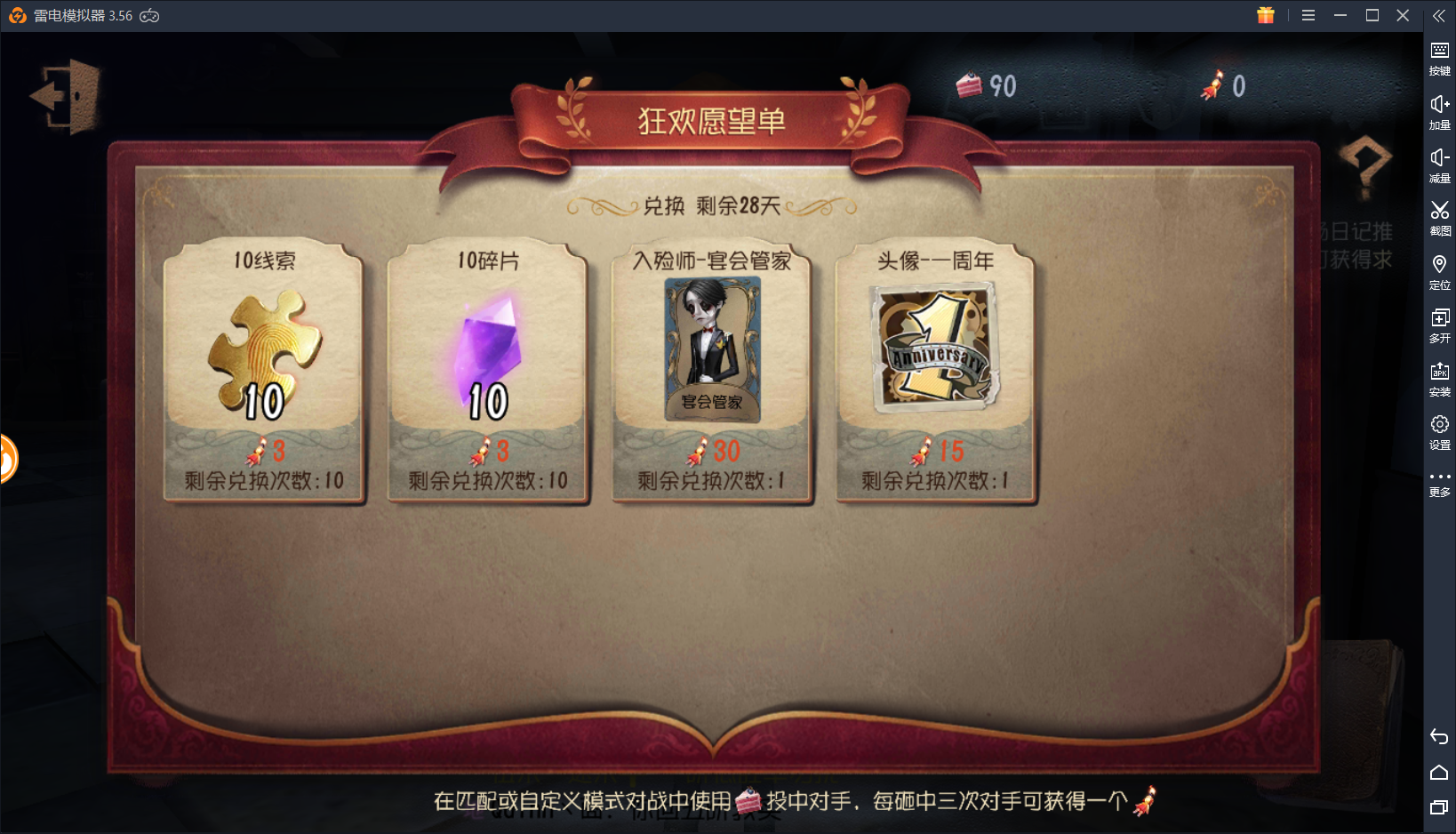The image size is (1456, 834).
Task: Open the gift promotion icon in the title bar
Action: (x=1265, y=15)
